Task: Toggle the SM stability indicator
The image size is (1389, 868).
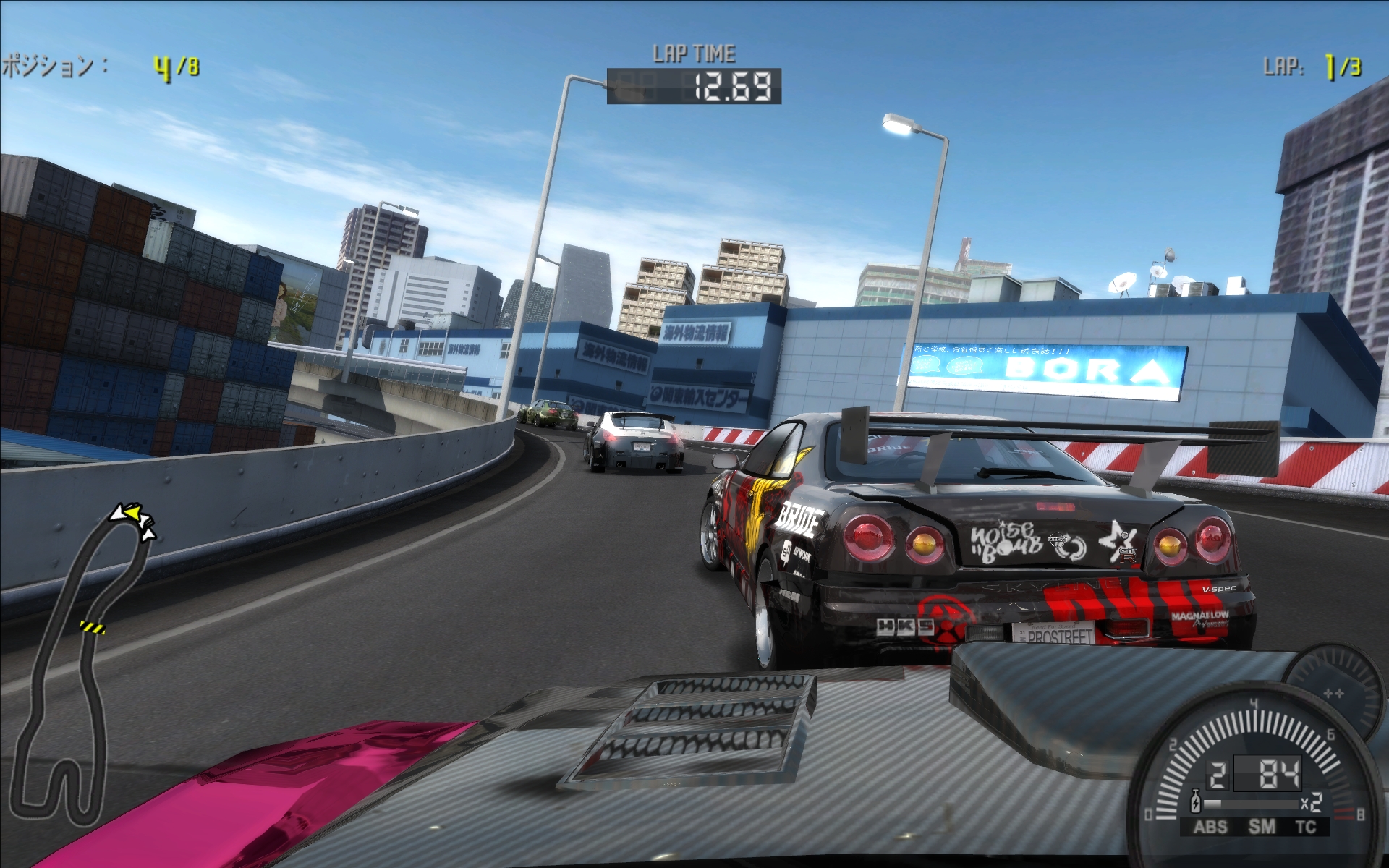Action: pos(1262,827)
